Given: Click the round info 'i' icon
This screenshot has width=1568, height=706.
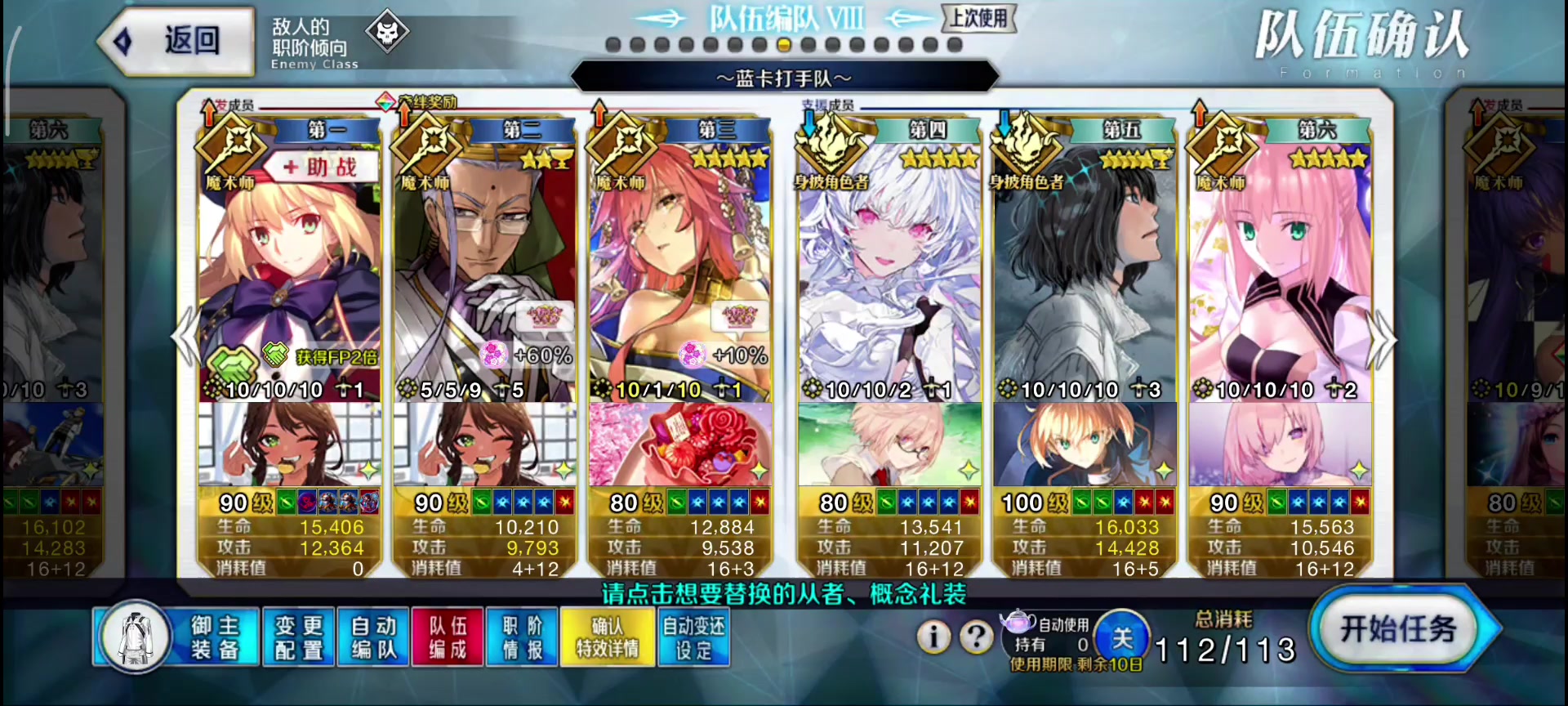Looking at the screenshot, I should coord(933,637).
